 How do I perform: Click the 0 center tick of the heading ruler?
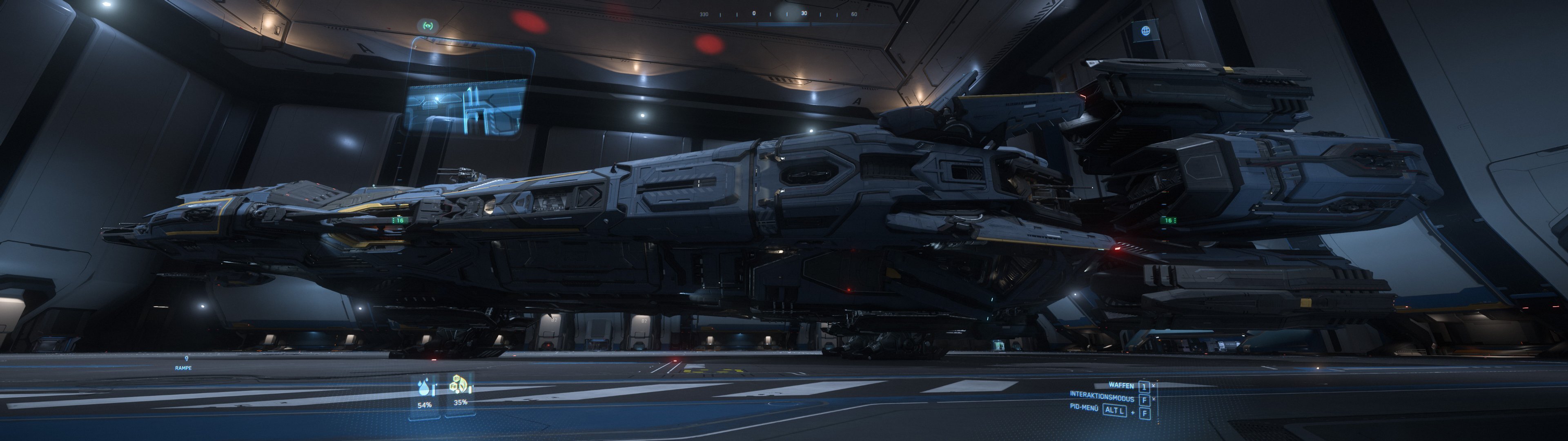point(753,13)
